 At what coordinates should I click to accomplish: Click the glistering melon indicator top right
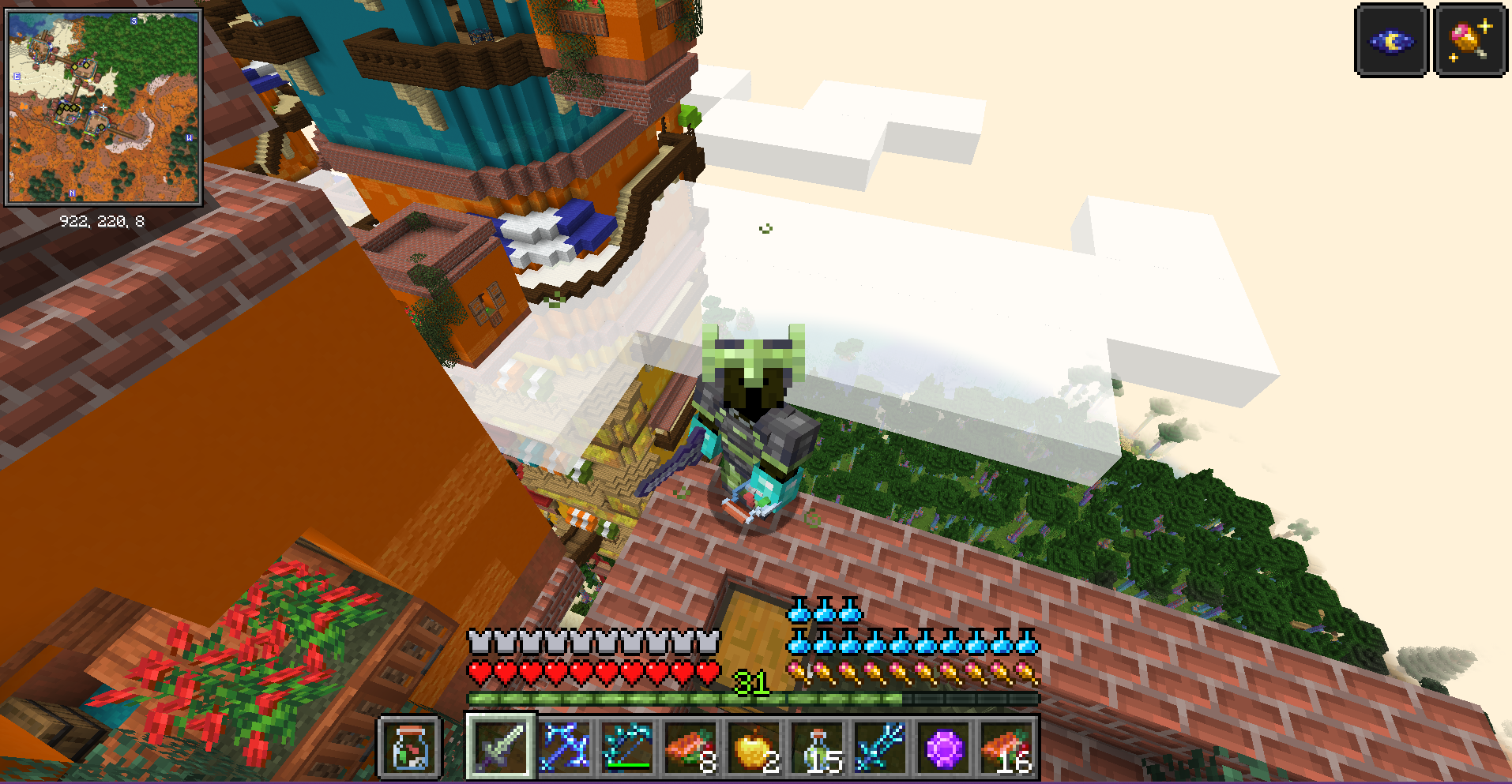(1469, 40)
